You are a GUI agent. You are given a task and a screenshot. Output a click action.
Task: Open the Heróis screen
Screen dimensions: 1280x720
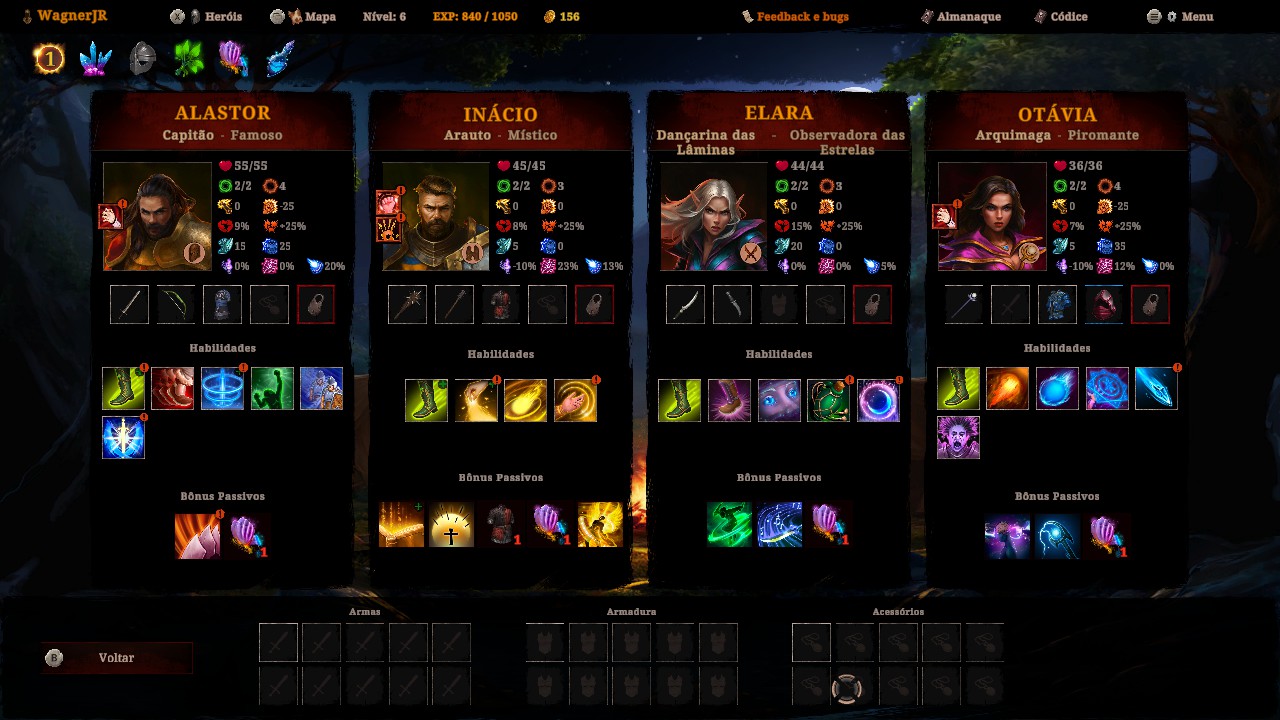point(216,17)
